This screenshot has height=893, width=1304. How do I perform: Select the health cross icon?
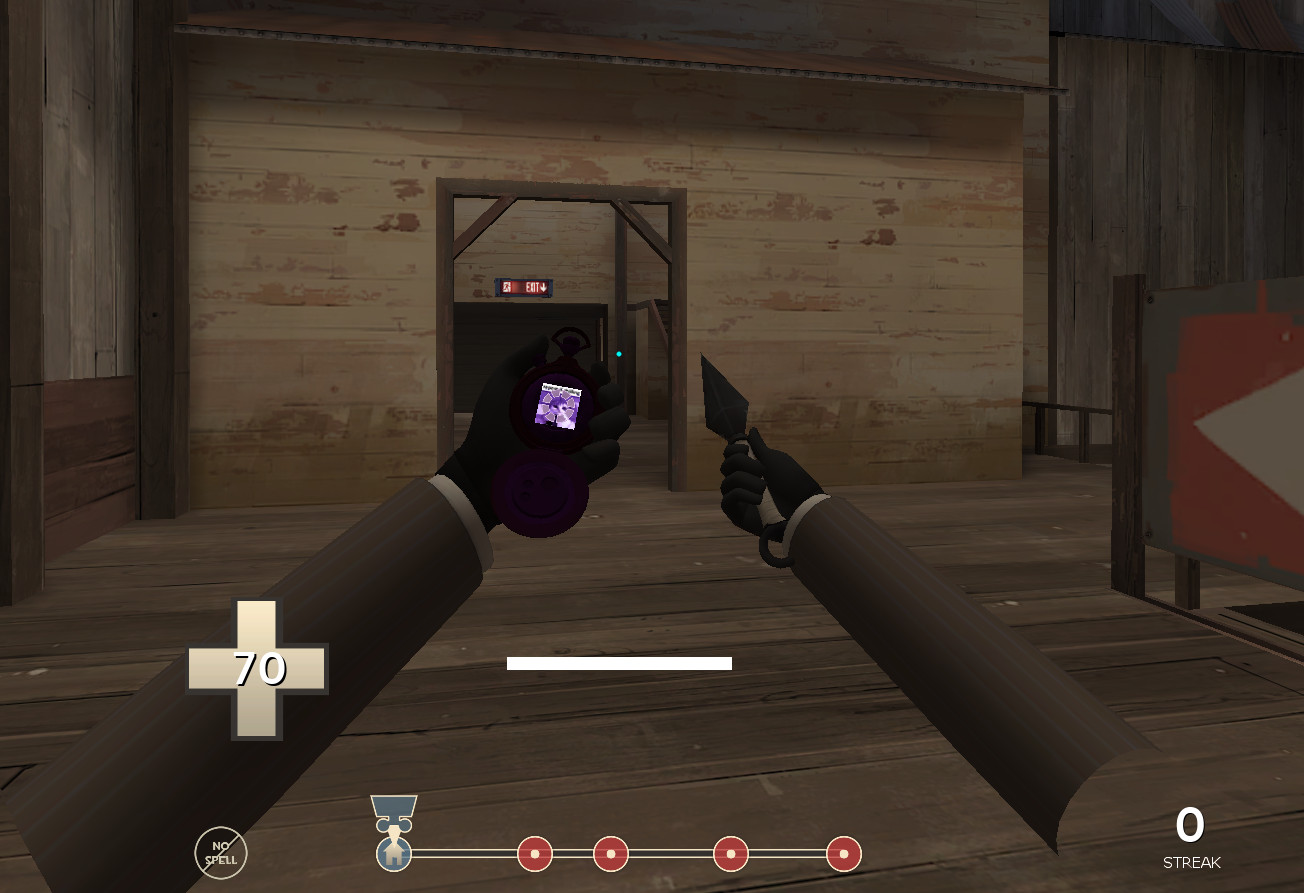[257, 669]
